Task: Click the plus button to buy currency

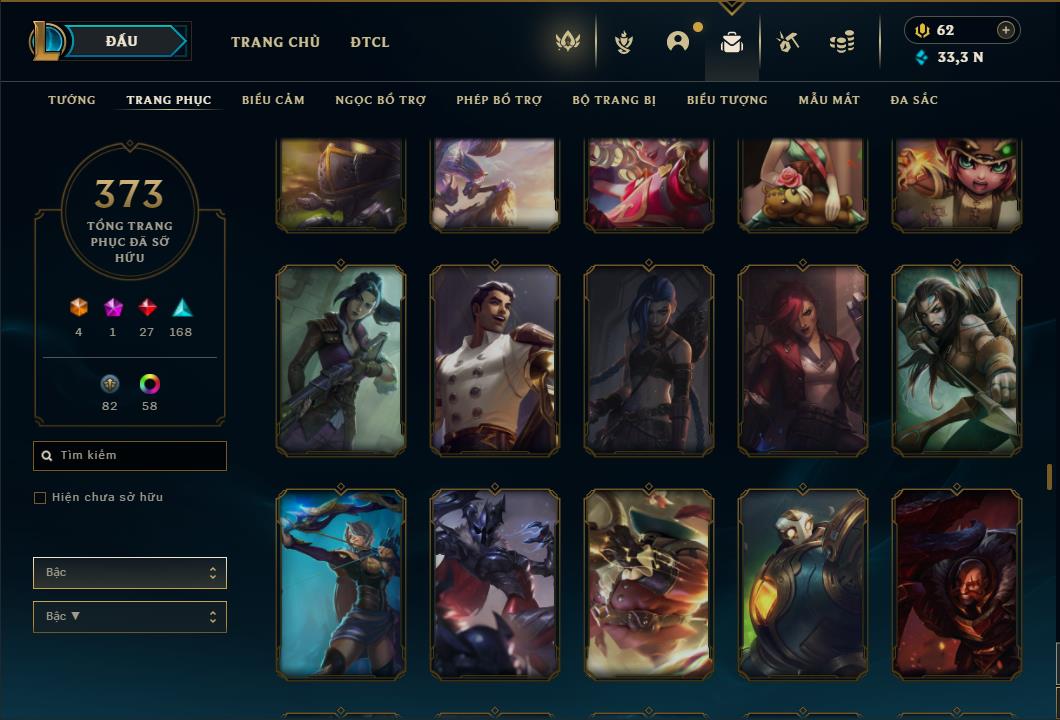Action: pyautogui.click(x=1006, y=30)
